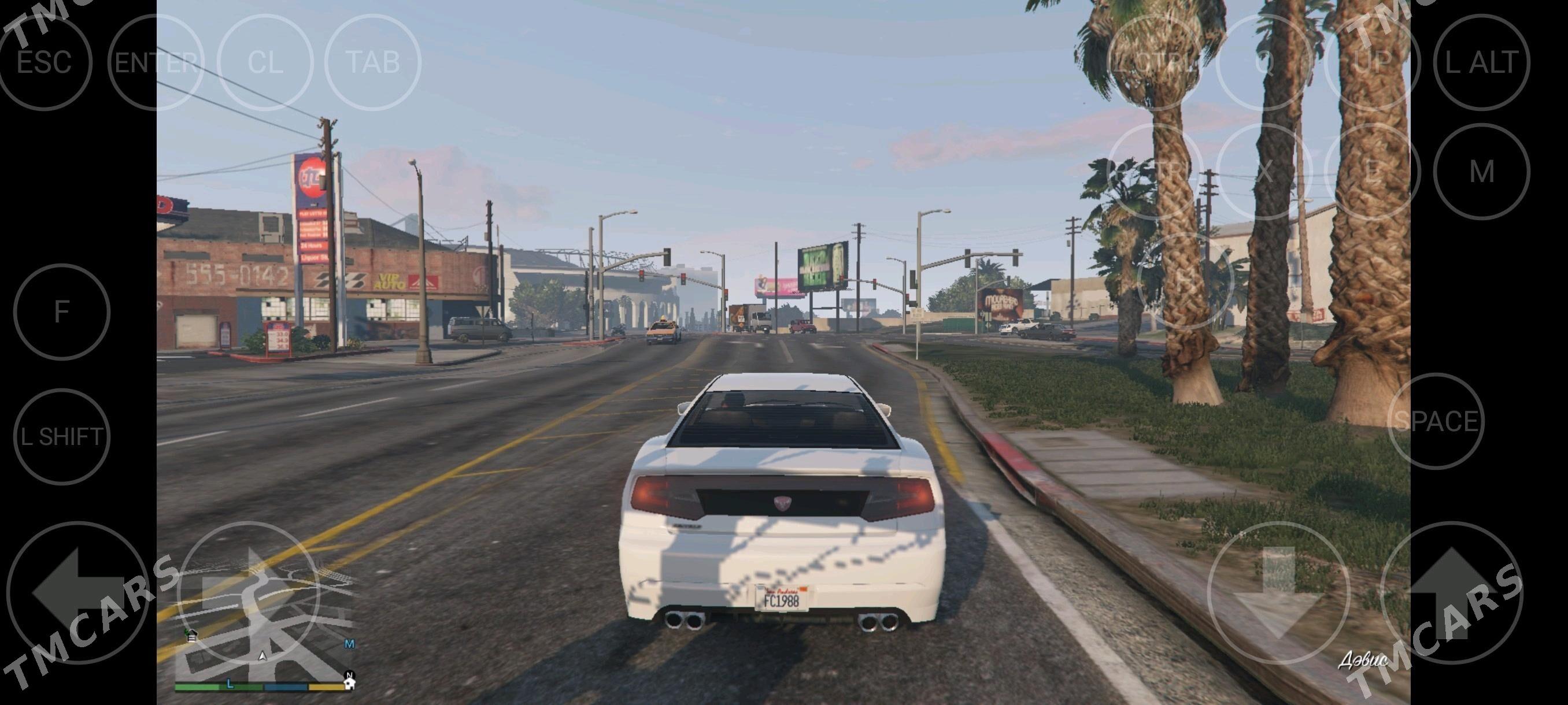Toggle L SHIFT sprint key
This screenshot has width=1568, height=705.
(62, 436)
